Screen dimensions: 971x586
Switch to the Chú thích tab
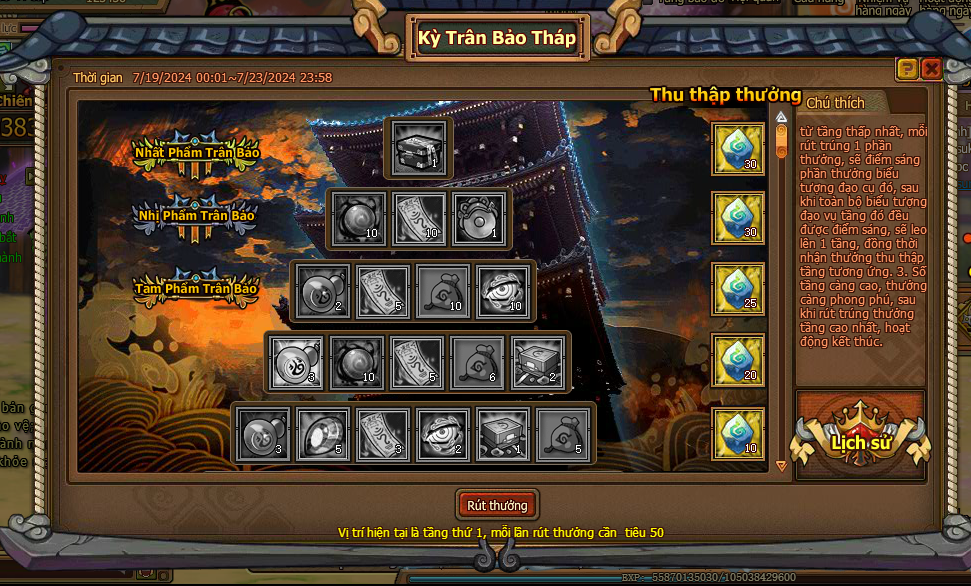click(835, 103)
